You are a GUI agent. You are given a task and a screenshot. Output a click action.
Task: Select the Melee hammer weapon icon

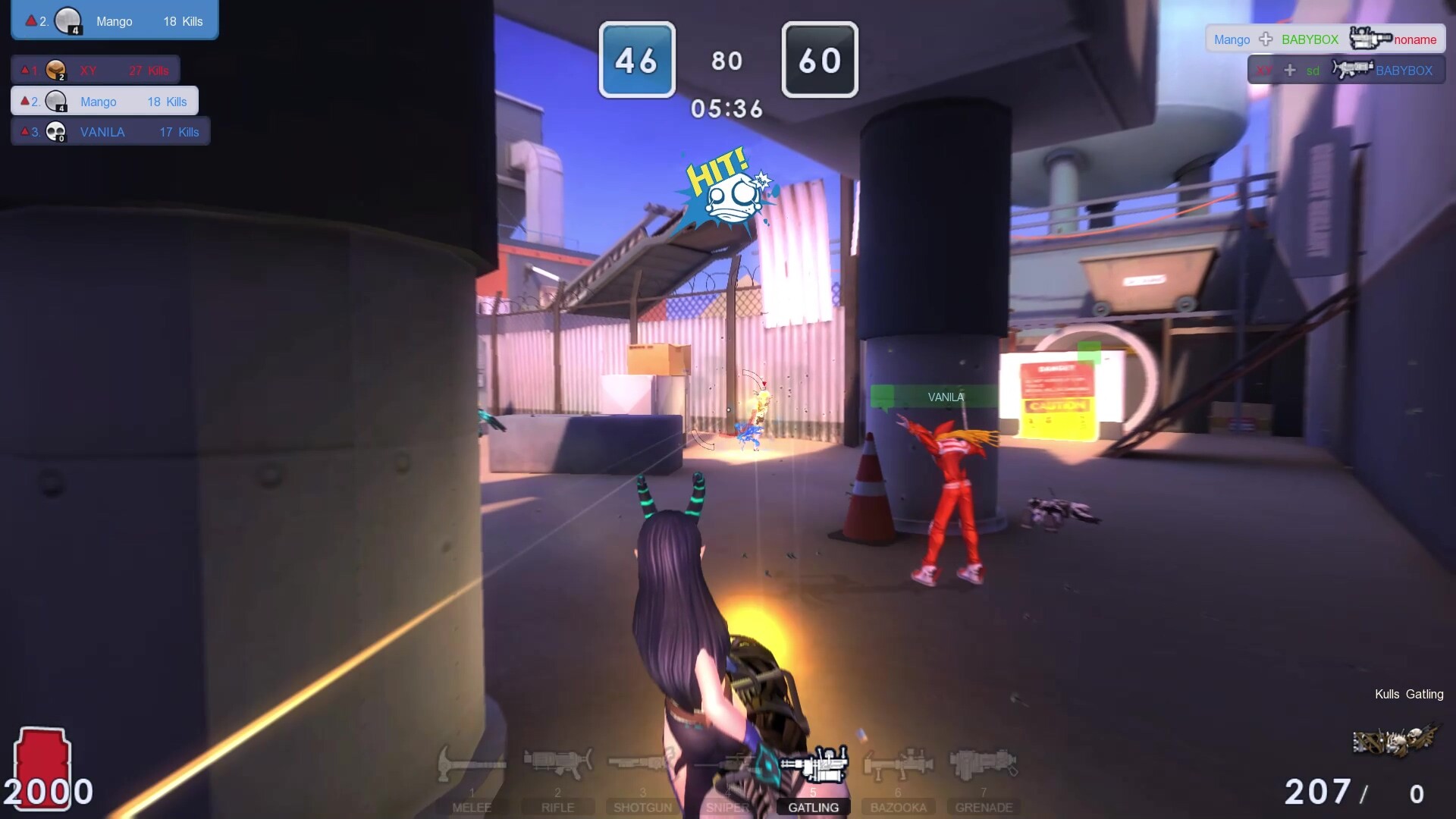pyautogui.click(x=472, y=764)
